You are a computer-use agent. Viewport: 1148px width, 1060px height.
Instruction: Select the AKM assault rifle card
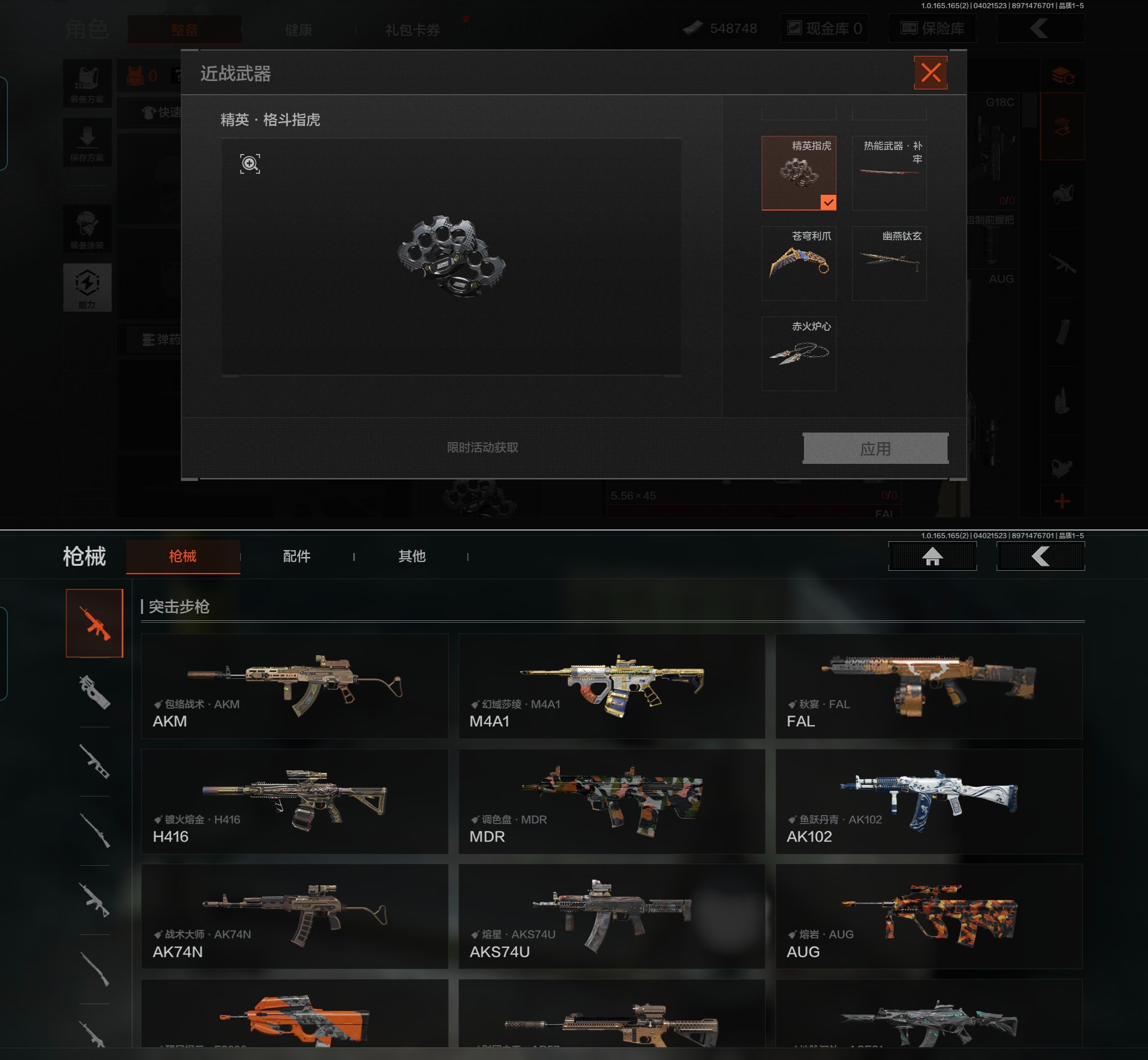click(294, 686)
